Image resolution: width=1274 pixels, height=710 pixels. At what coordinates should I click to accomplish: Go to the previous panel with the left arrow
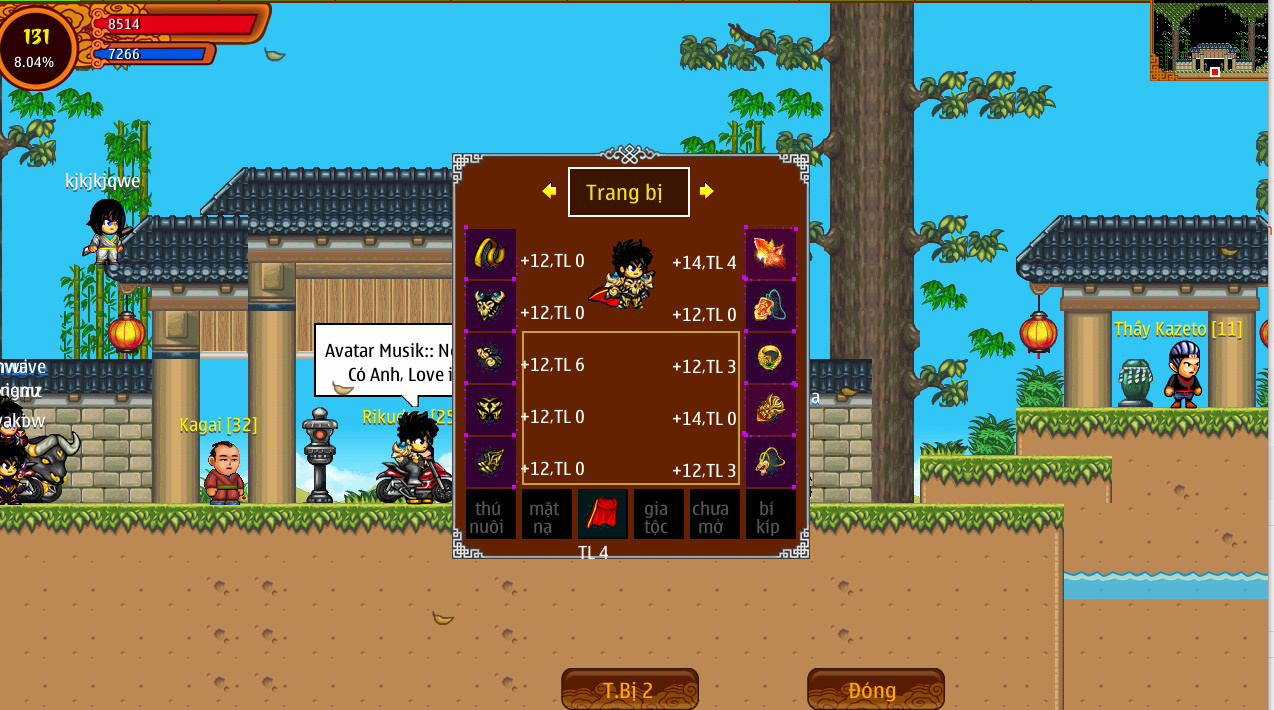[549, 191]
